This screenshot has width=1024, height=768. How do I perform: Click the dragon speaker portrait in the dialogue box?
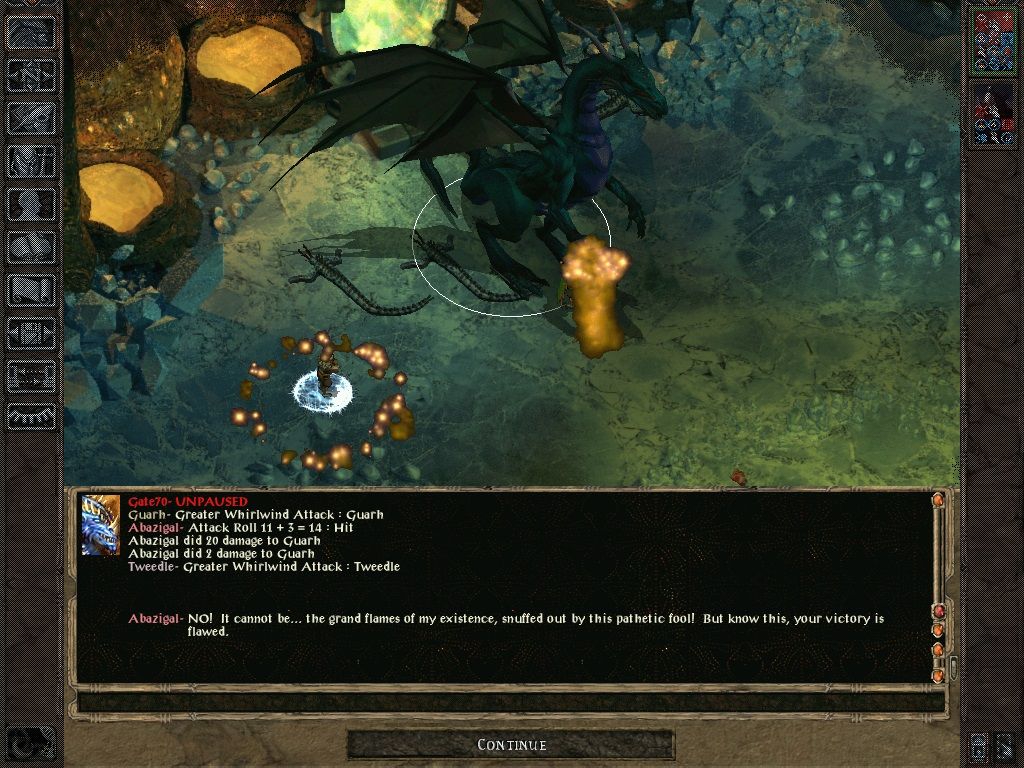click(101, 525)
